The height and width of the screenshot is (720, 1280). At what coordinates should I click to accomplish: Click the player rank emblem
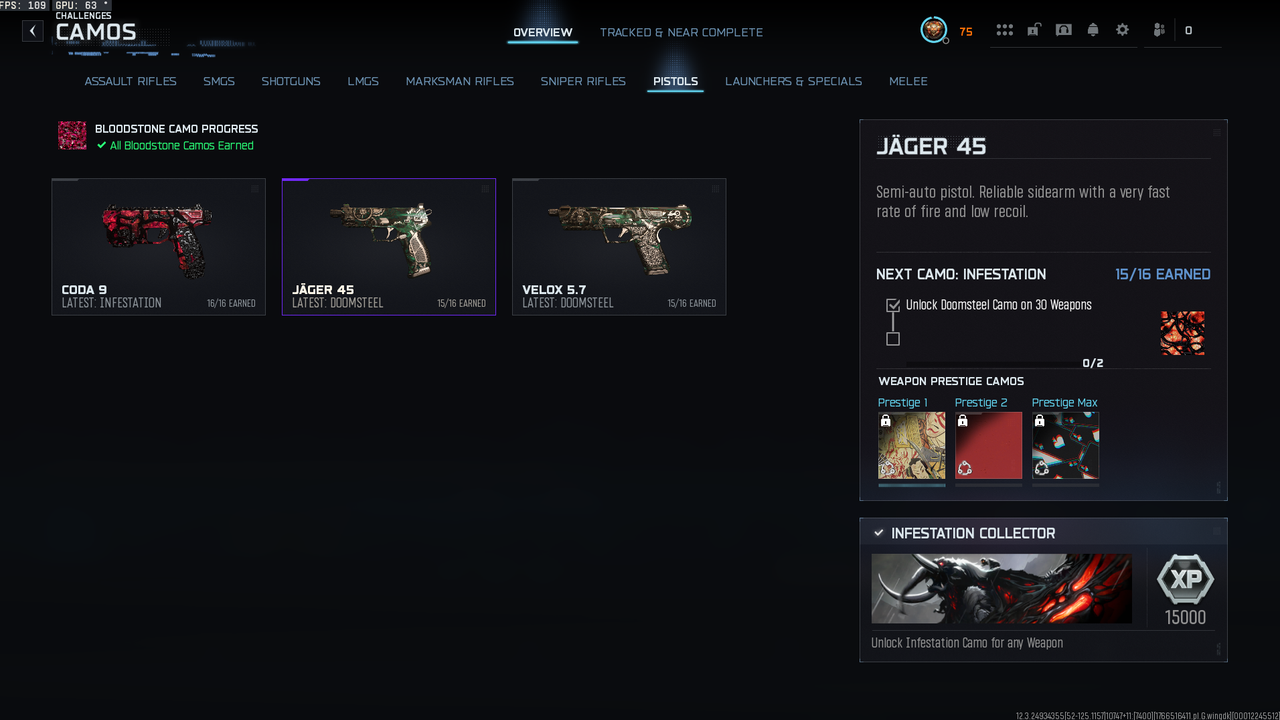(934, 30)
